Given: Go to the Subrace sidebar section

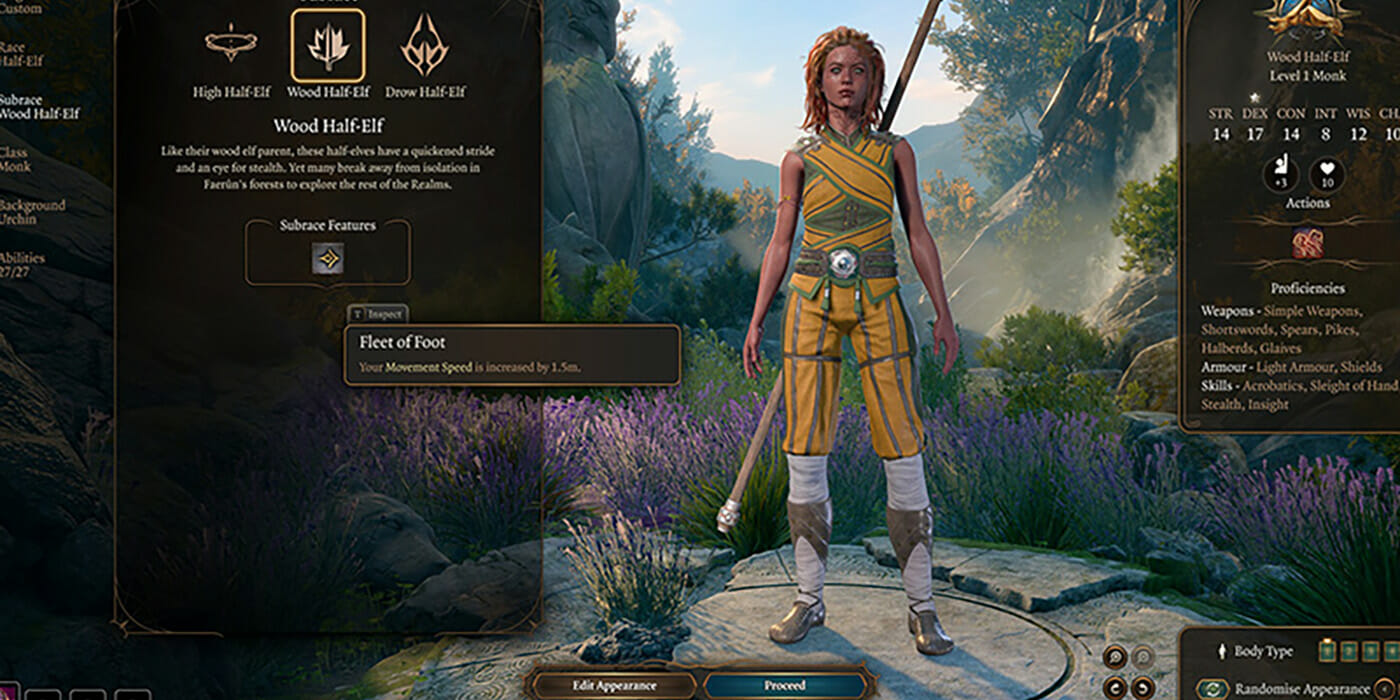Looking at the screenshot, I should tap(38, 107).
